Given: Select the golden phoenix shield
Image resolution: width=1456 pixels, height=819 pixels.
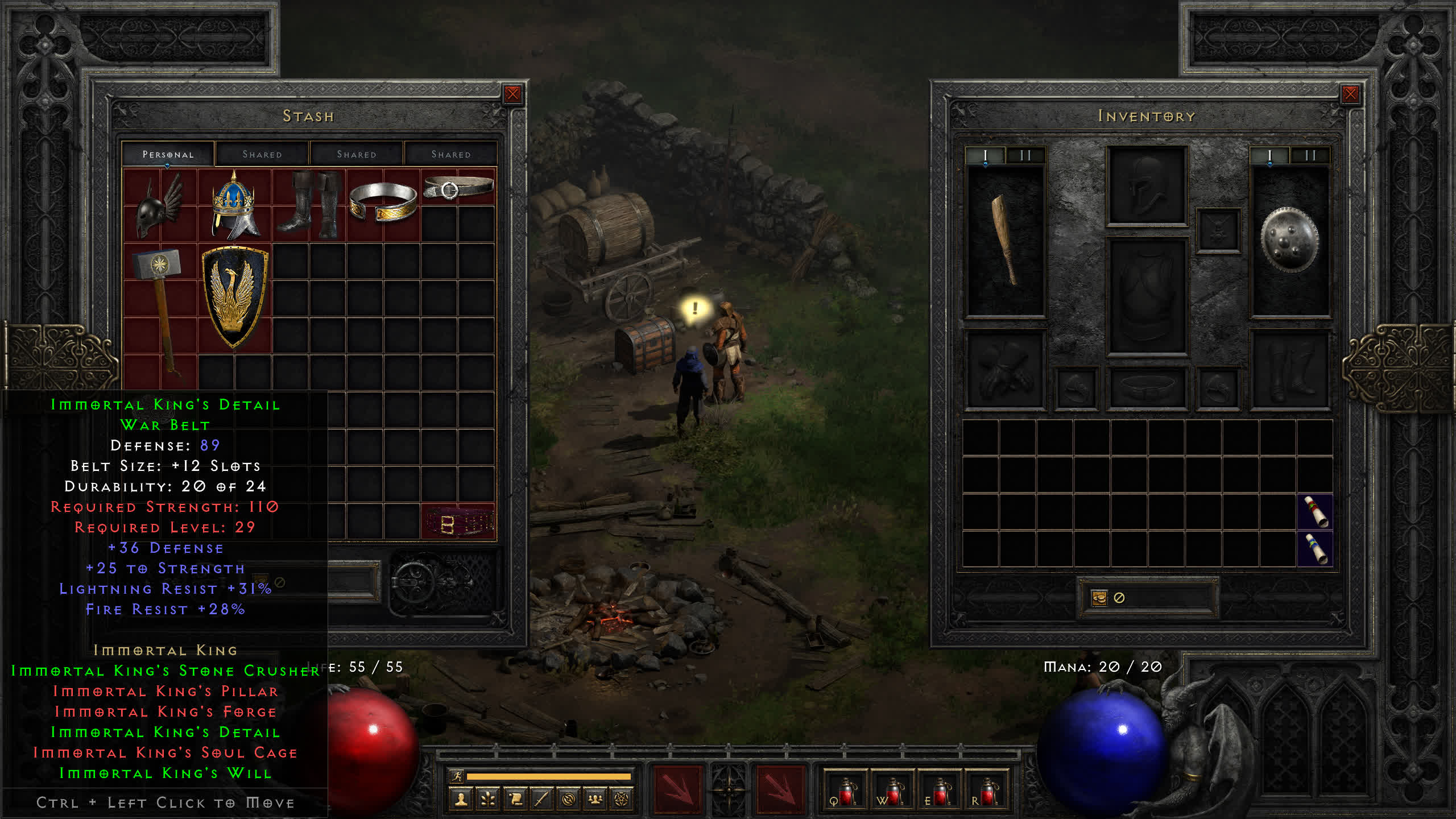Looking at the screenshot, I should tap(234, 297).
